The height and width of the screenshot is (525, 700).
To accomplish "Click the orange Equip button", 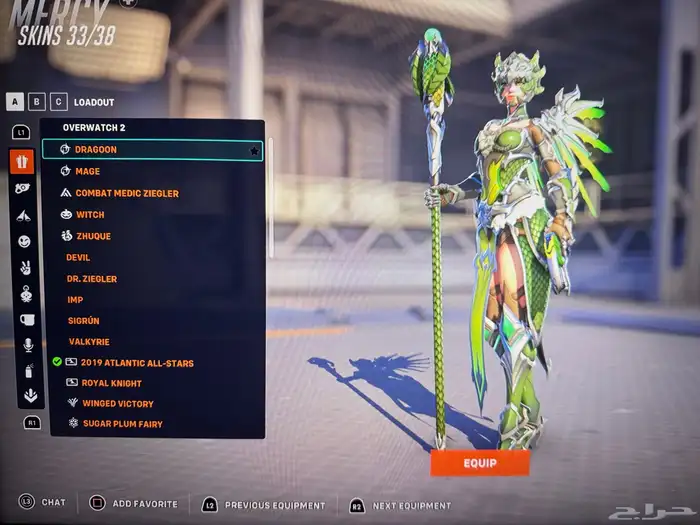I will [x=479, y=463].
